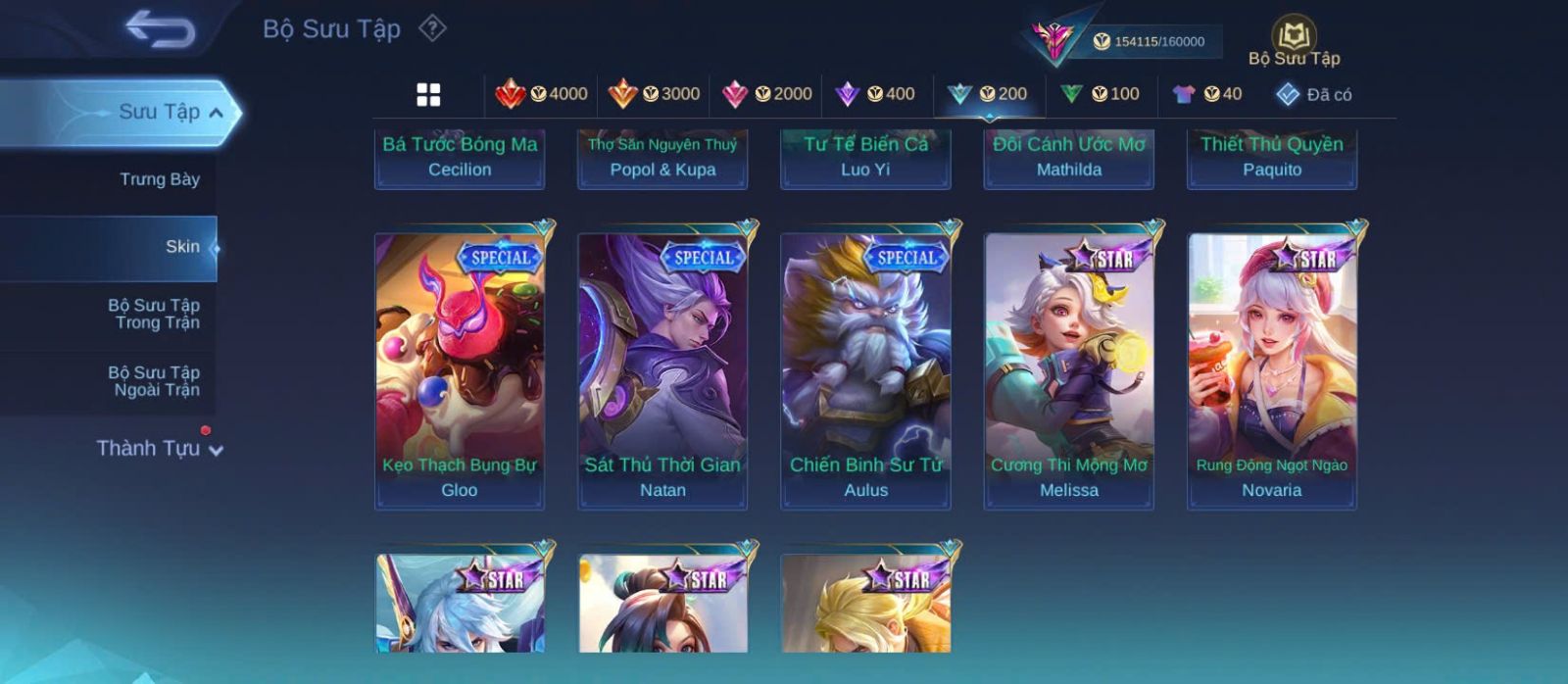Select the Skin menu entry
The width and height of the screenshot is (1568, 684).
182,247
